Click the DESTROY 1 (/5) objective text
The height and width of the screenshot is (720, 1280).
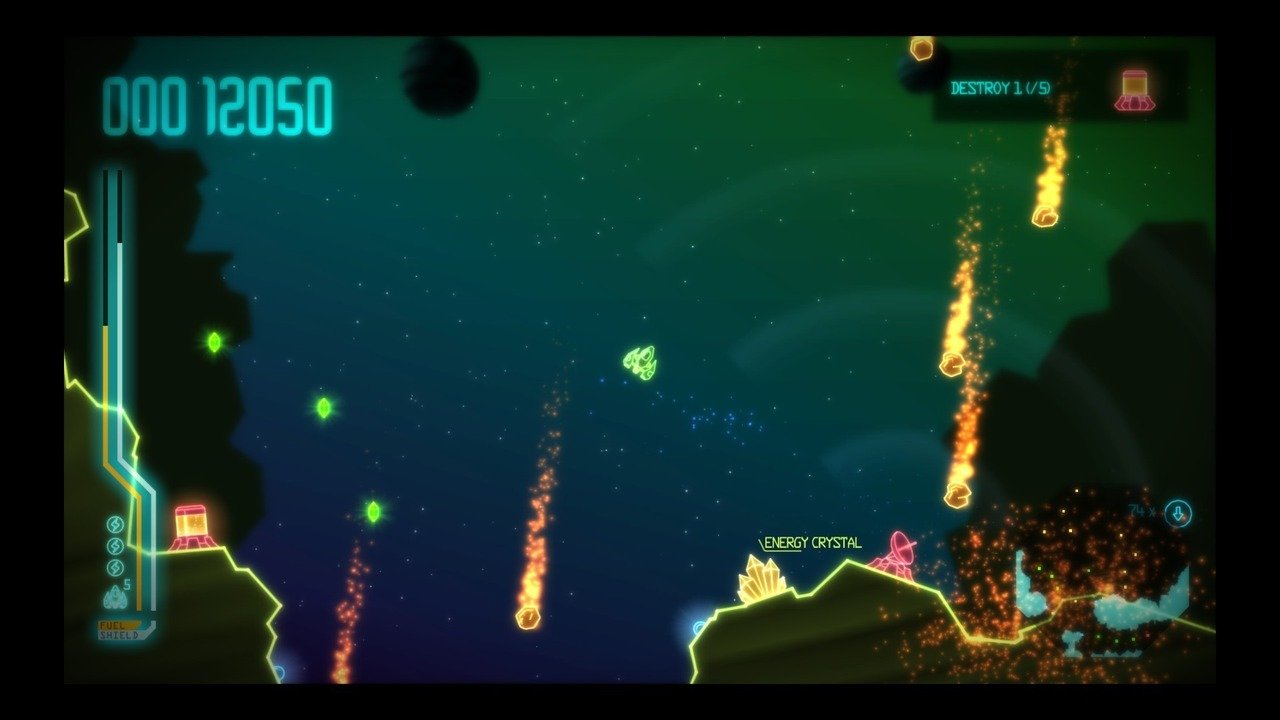point(1000,88)
